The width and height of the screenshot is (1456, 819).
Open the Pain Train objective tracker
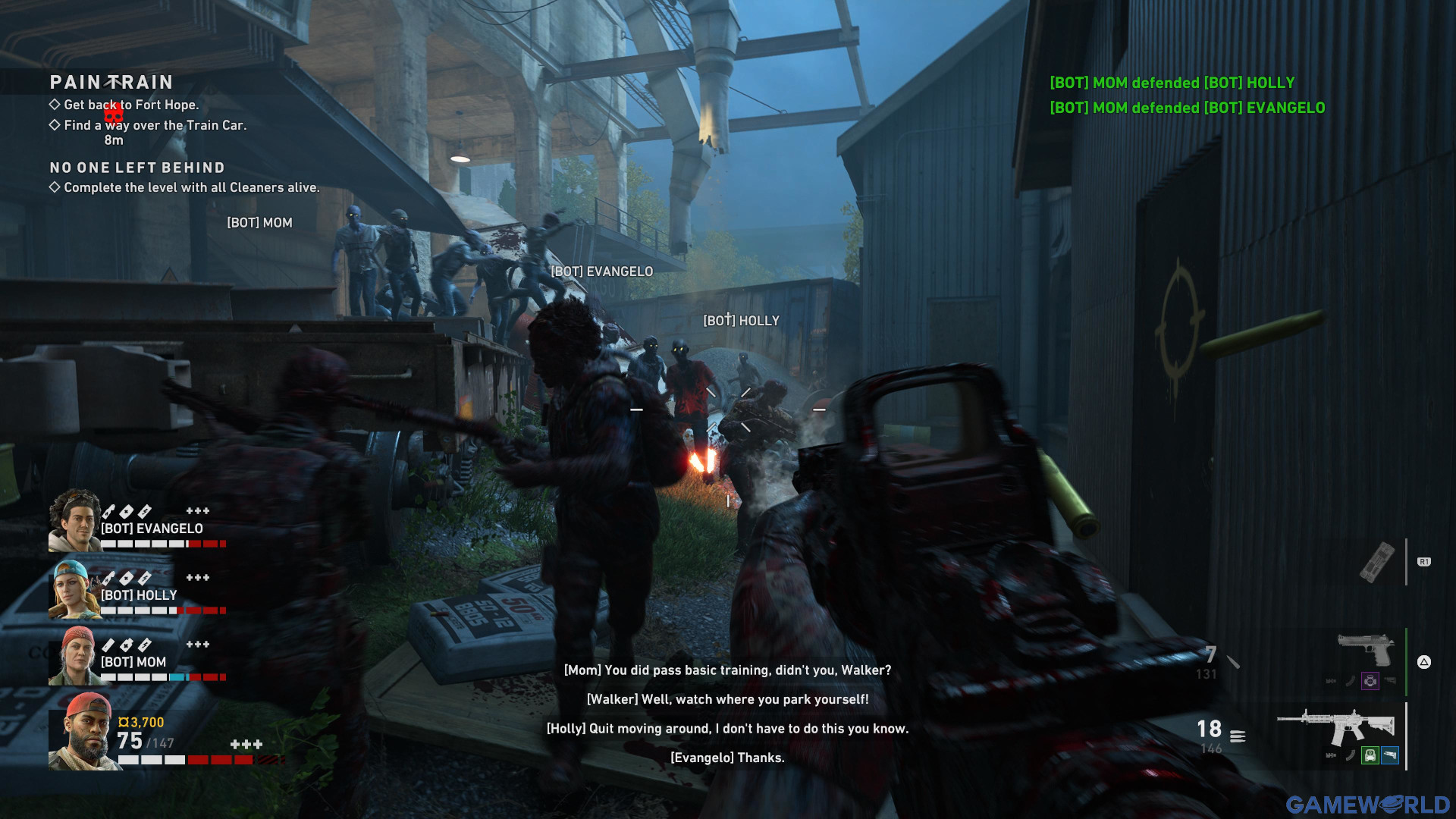pyautogui.click(x=111, y=82)
